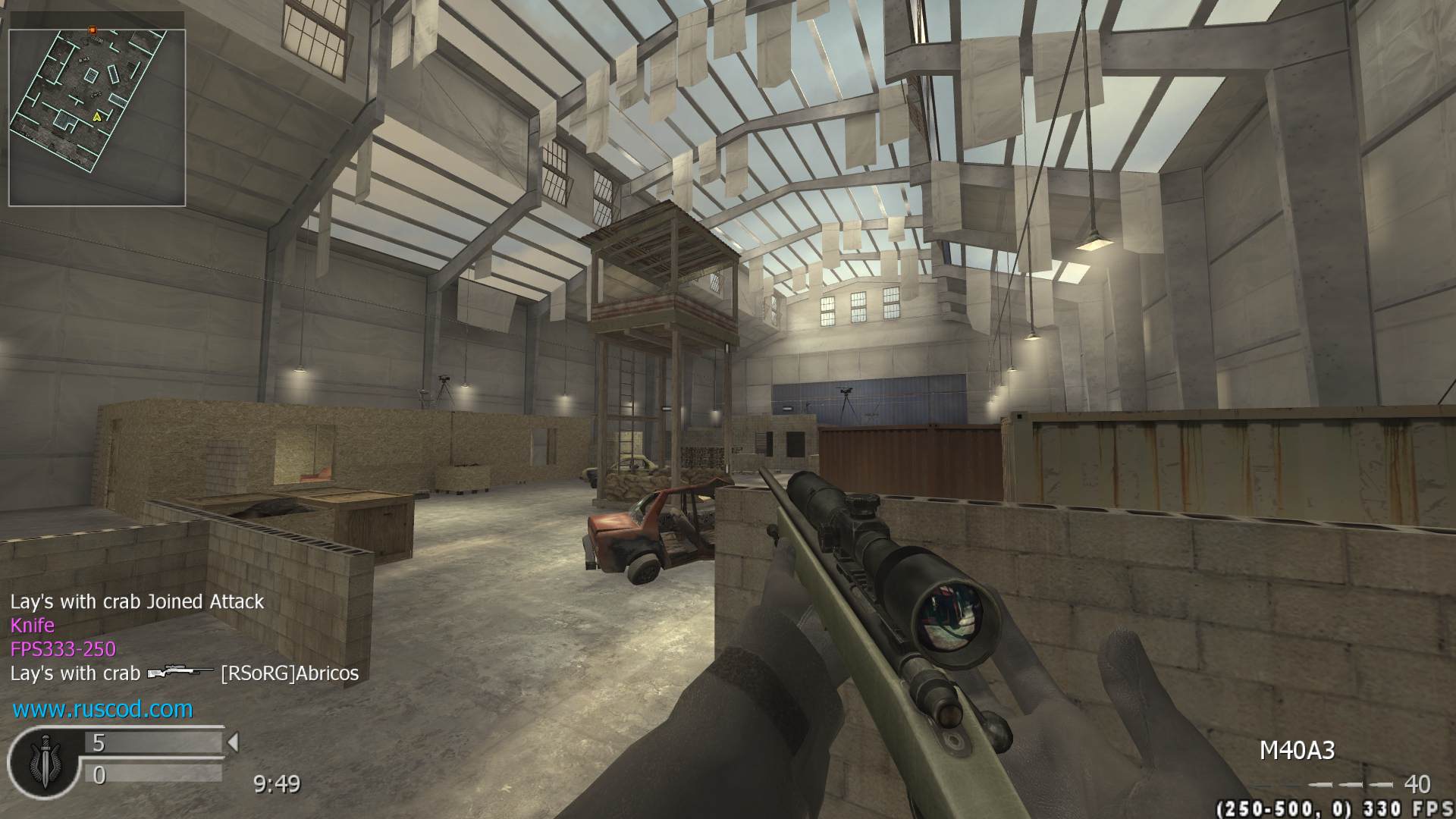The height and width of the screenshot is (819, 1456).
Task: Click the M40A3 weapon name label
Action: (1297, 751)
